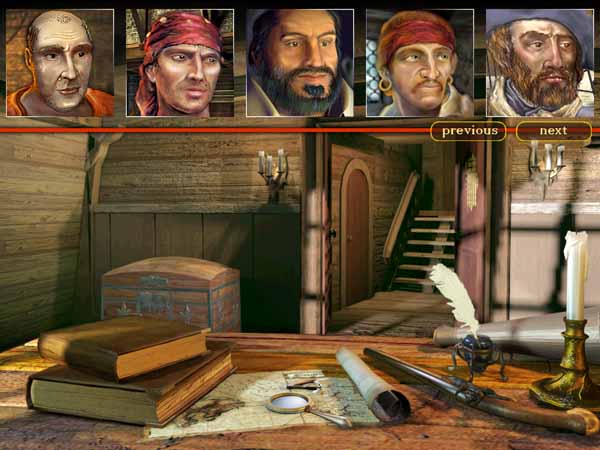Select the mustached pirate with gold earring
The width and height of the screenshot is (600, 450).
[420, 63]
